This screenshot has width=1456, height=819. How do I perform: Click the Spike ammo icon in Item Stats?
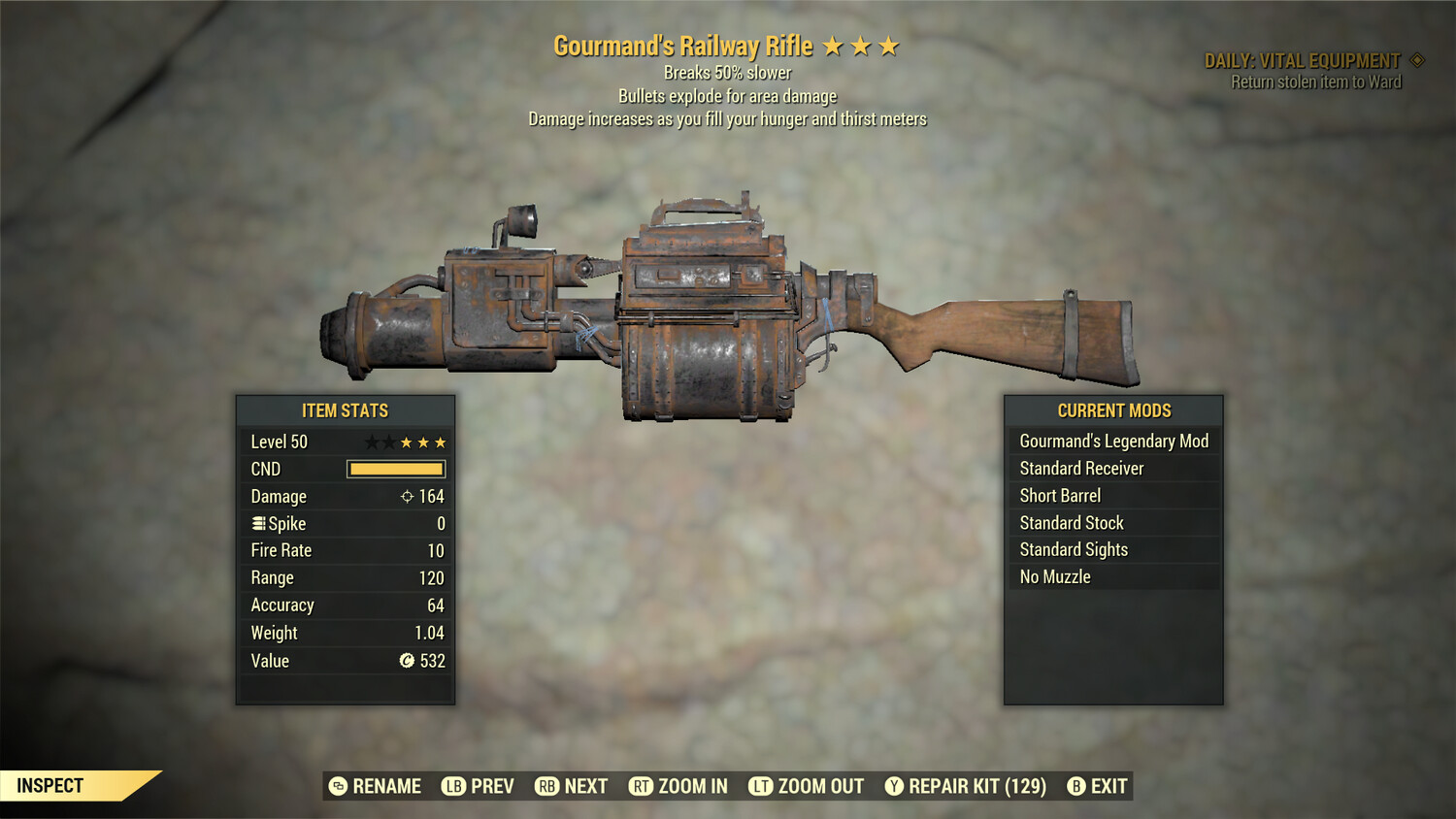[258, 523]
